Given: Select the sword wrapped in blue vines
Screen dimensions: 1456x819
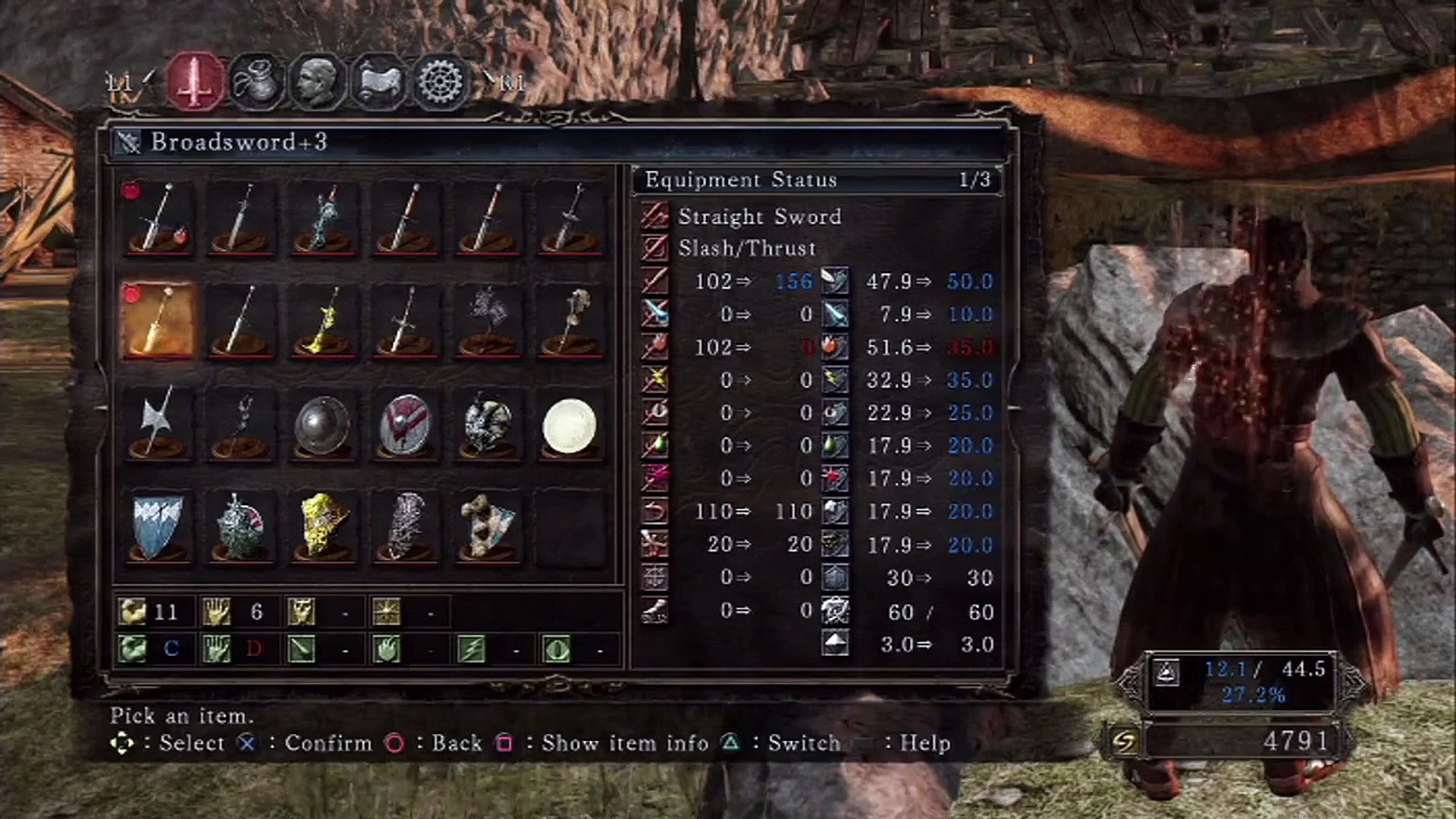Looking at the screenshot, I should (322, 218).
